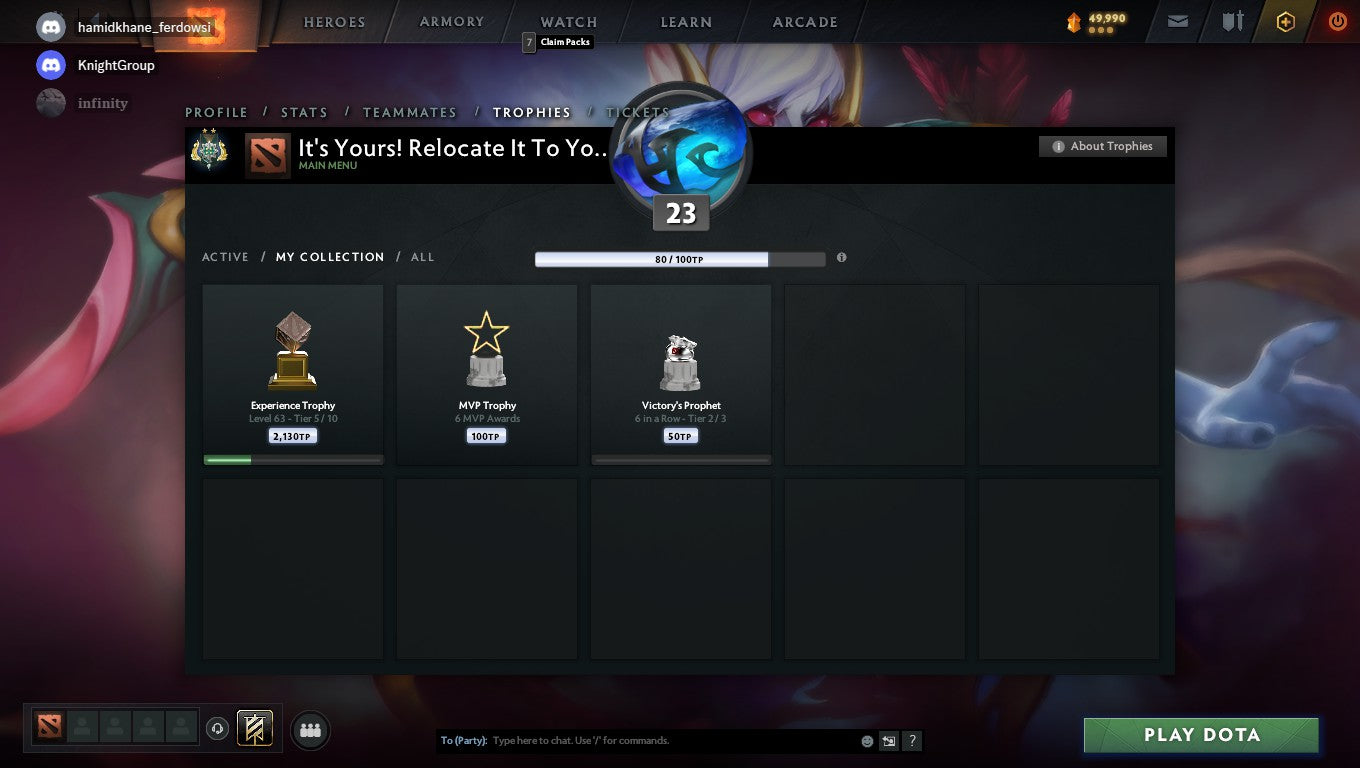Open the ARCADE menu
The image size is (1360, 768).
pos(806,21)
